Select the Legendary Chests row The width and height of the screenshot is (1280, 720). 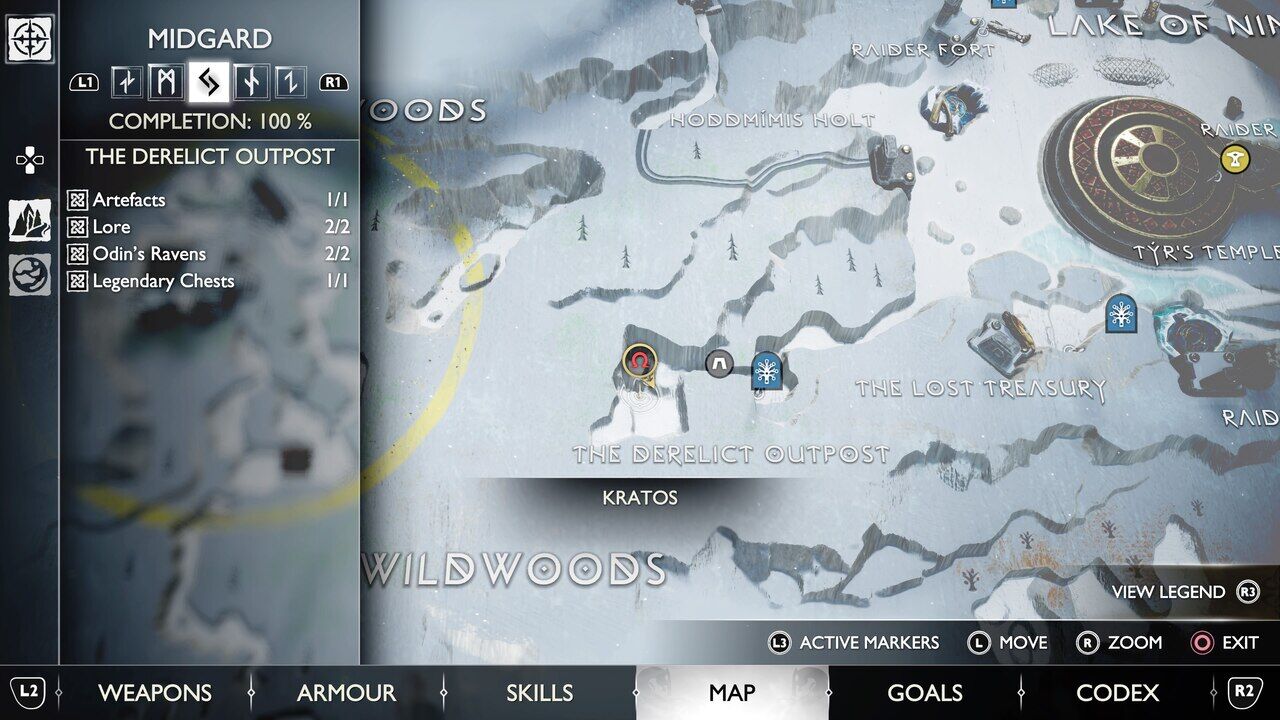click(208, 281)
